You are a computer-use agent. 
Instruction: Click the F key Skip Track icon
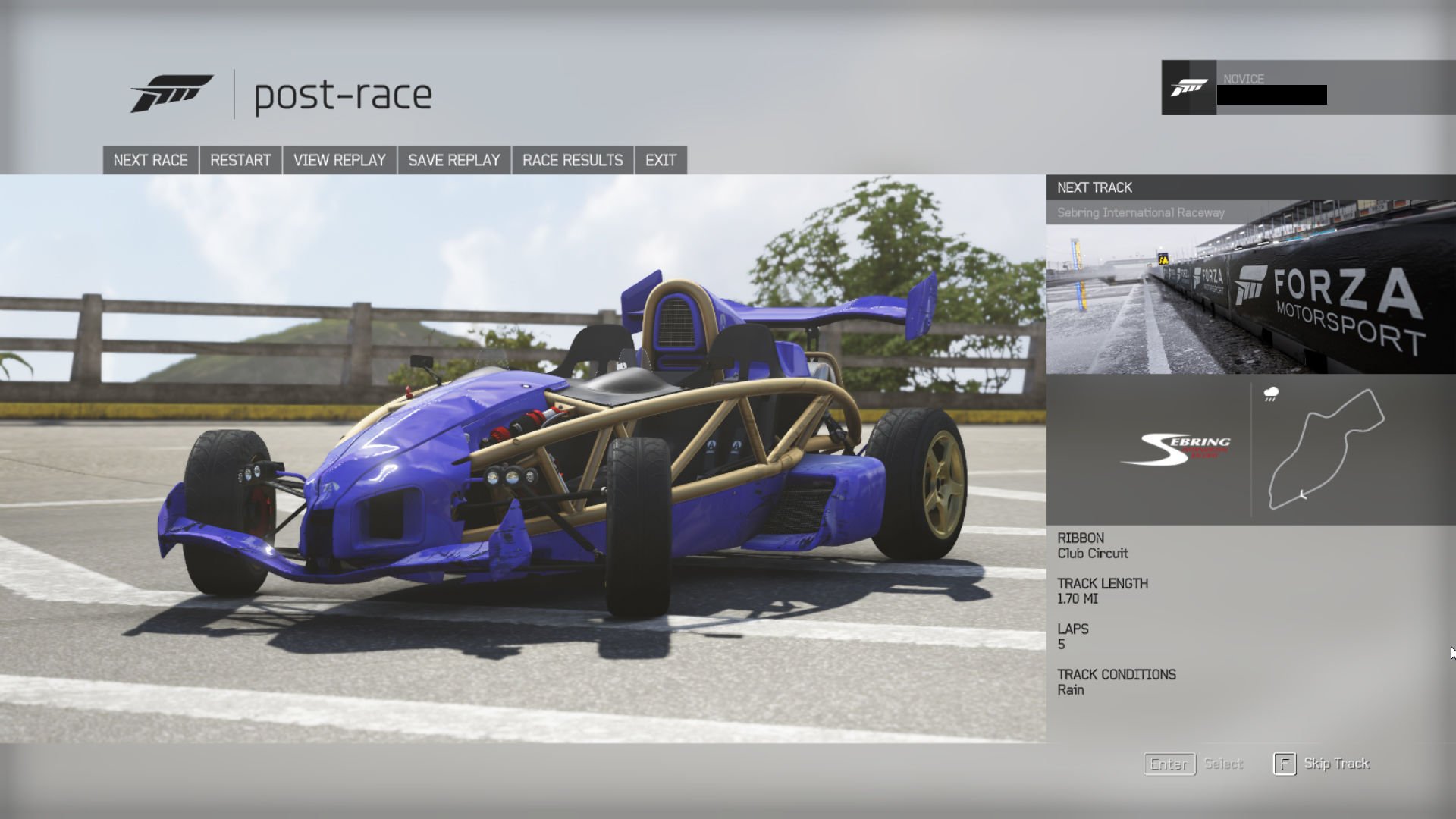point(1284,764)
